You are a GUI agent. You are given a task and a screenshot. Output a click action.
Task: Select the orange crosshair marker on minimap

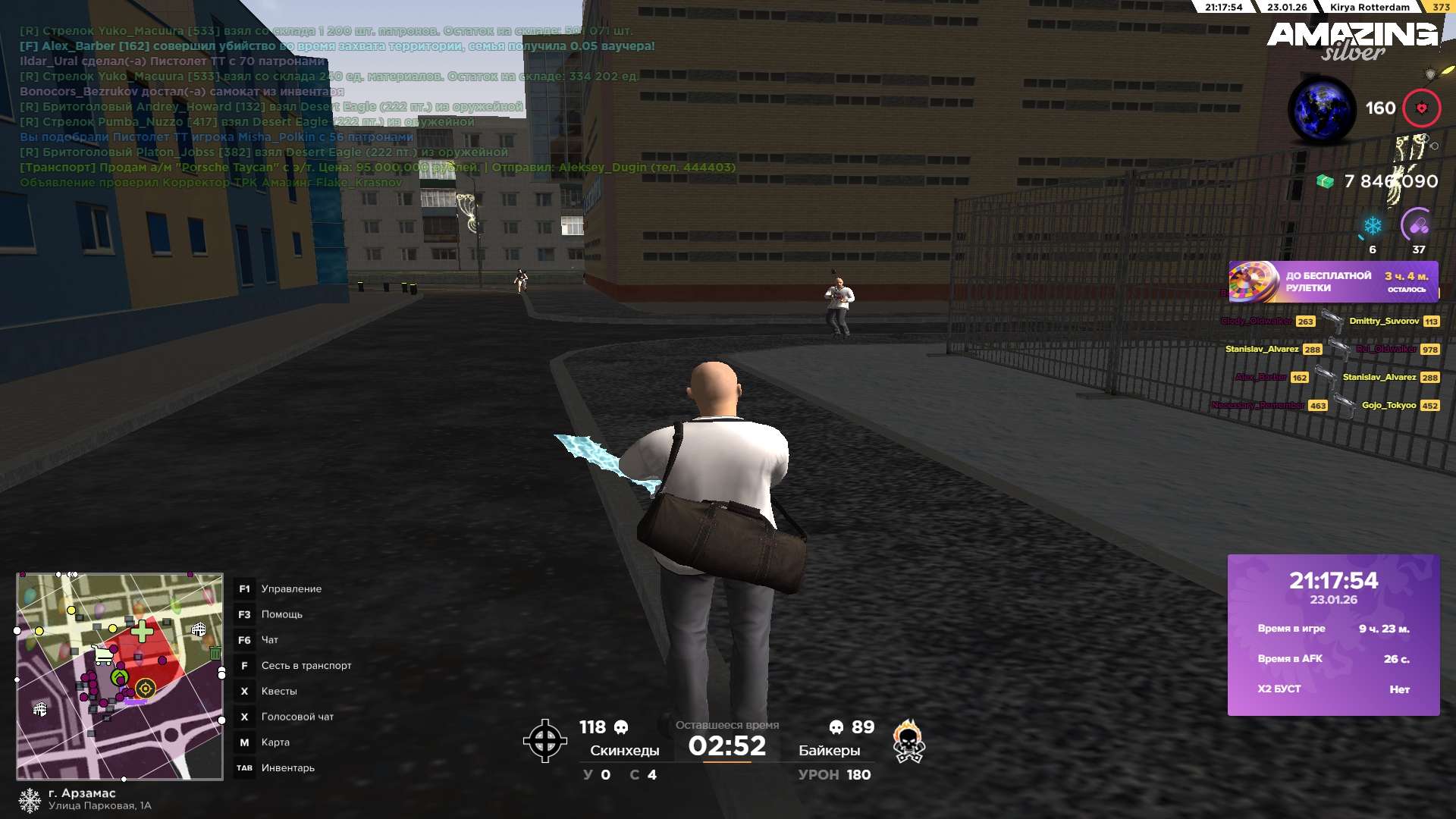pos(145,689)
